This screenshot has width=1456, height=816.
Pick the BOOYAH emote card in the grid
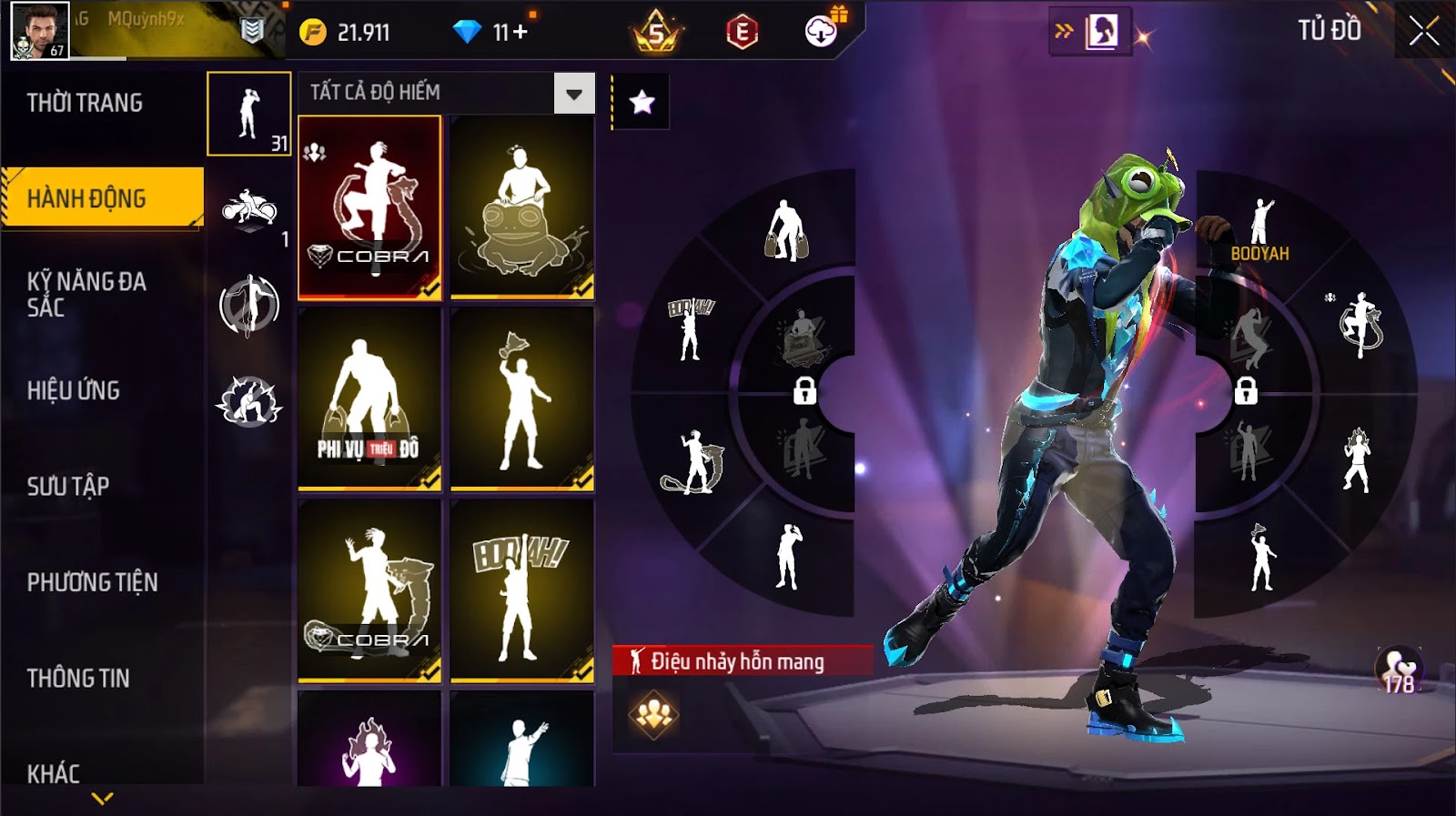(x=522, y=589)
